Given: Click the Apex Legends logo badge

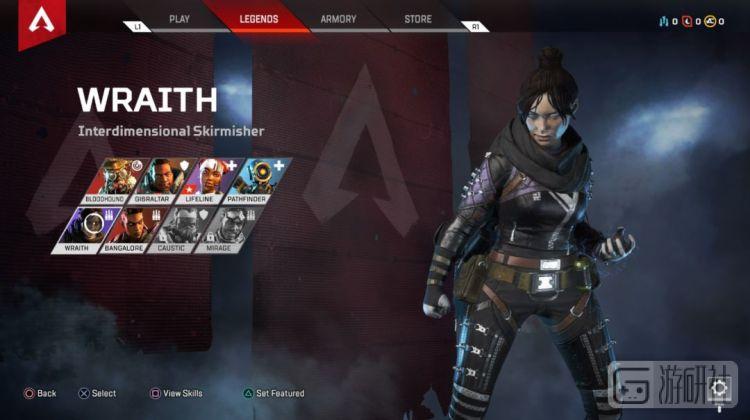Looking at the screenshot, I should [38, 20].
